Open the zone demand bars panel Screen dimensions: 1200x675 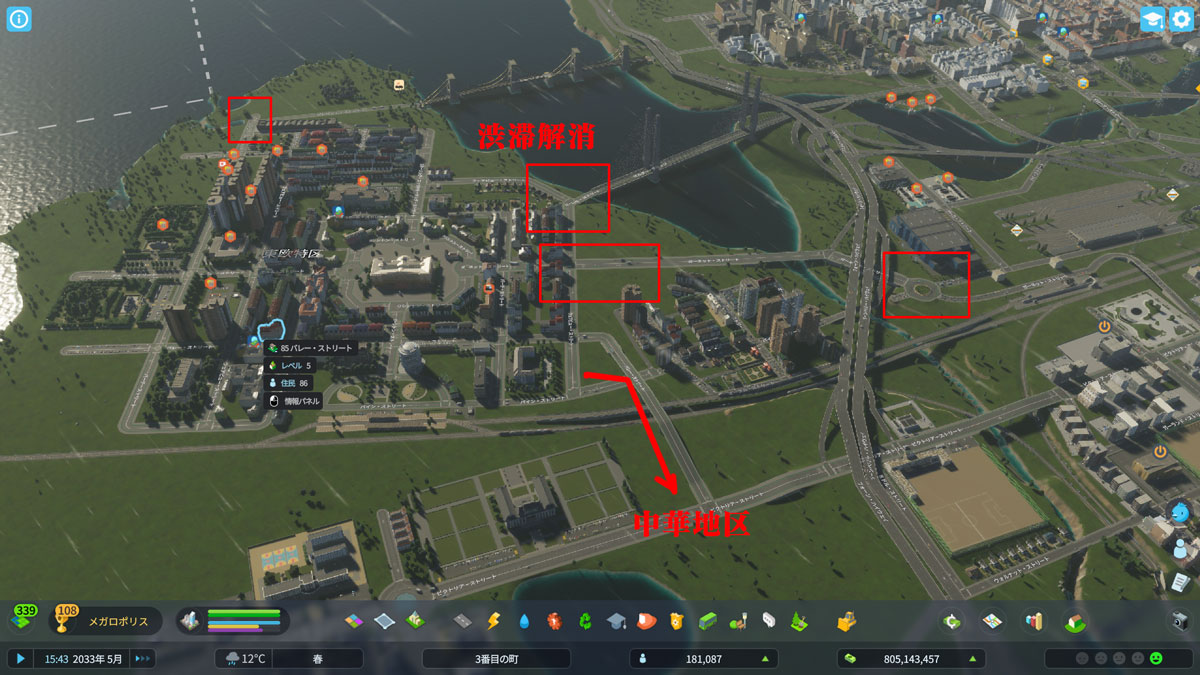click(234, 621)
